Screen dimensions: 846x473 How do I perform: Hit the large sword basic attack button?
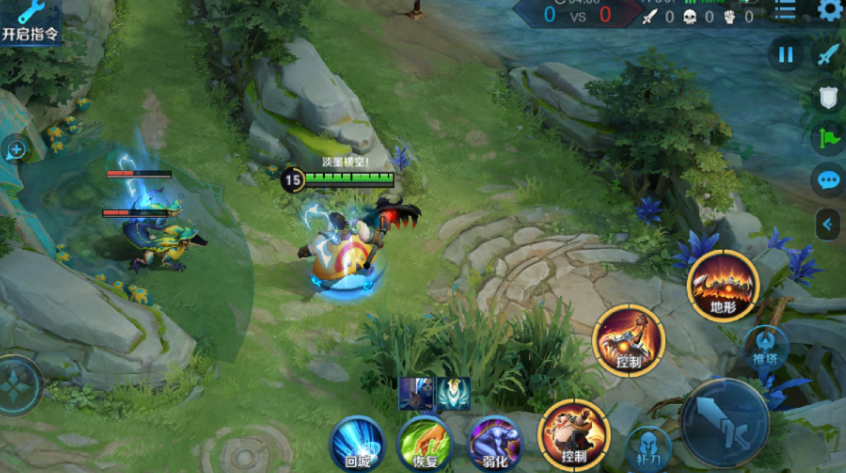[x=725, y=420]
